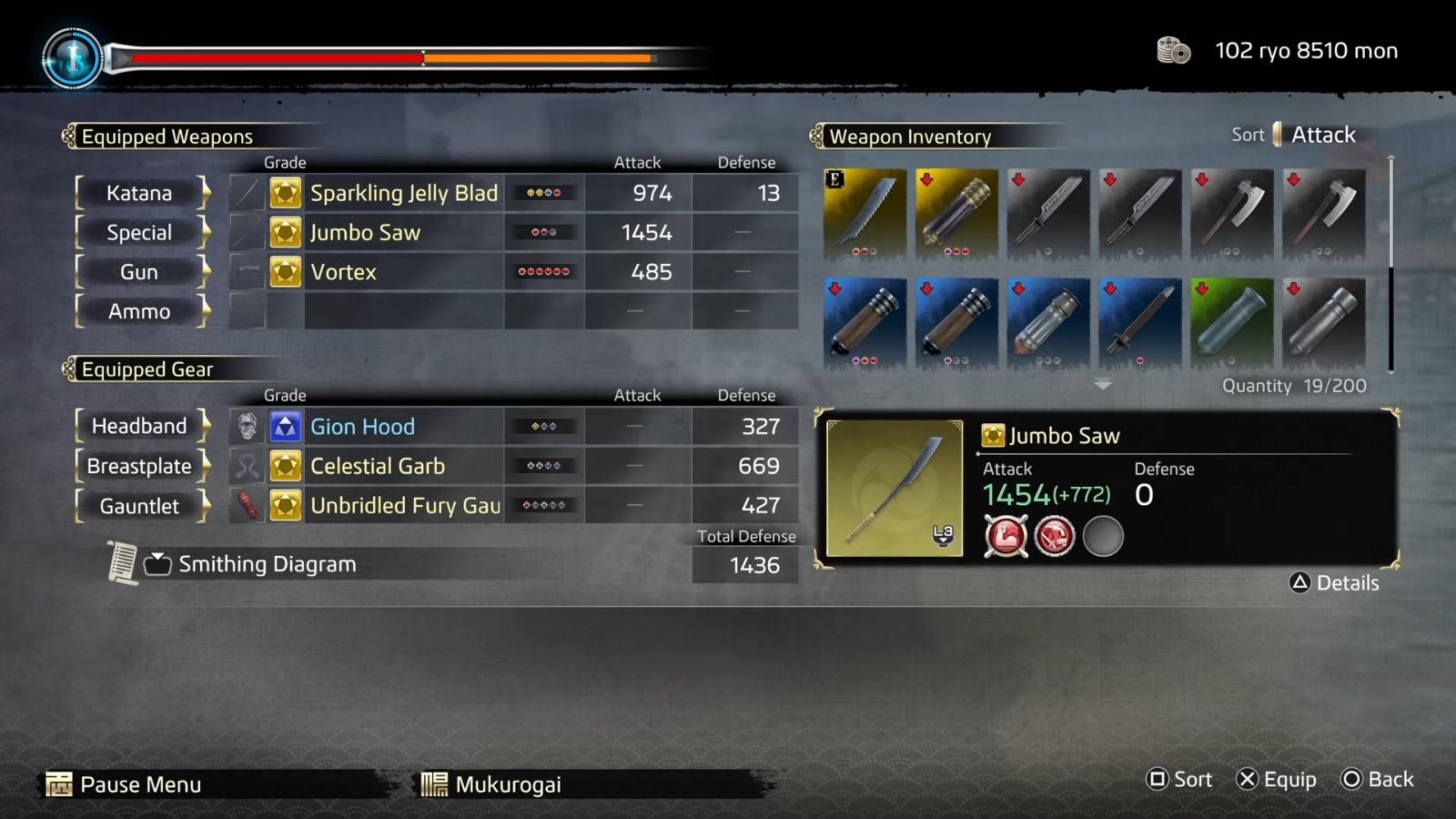Open the Smithing Diagram
1456x819 pixels.
coord(268,564)
